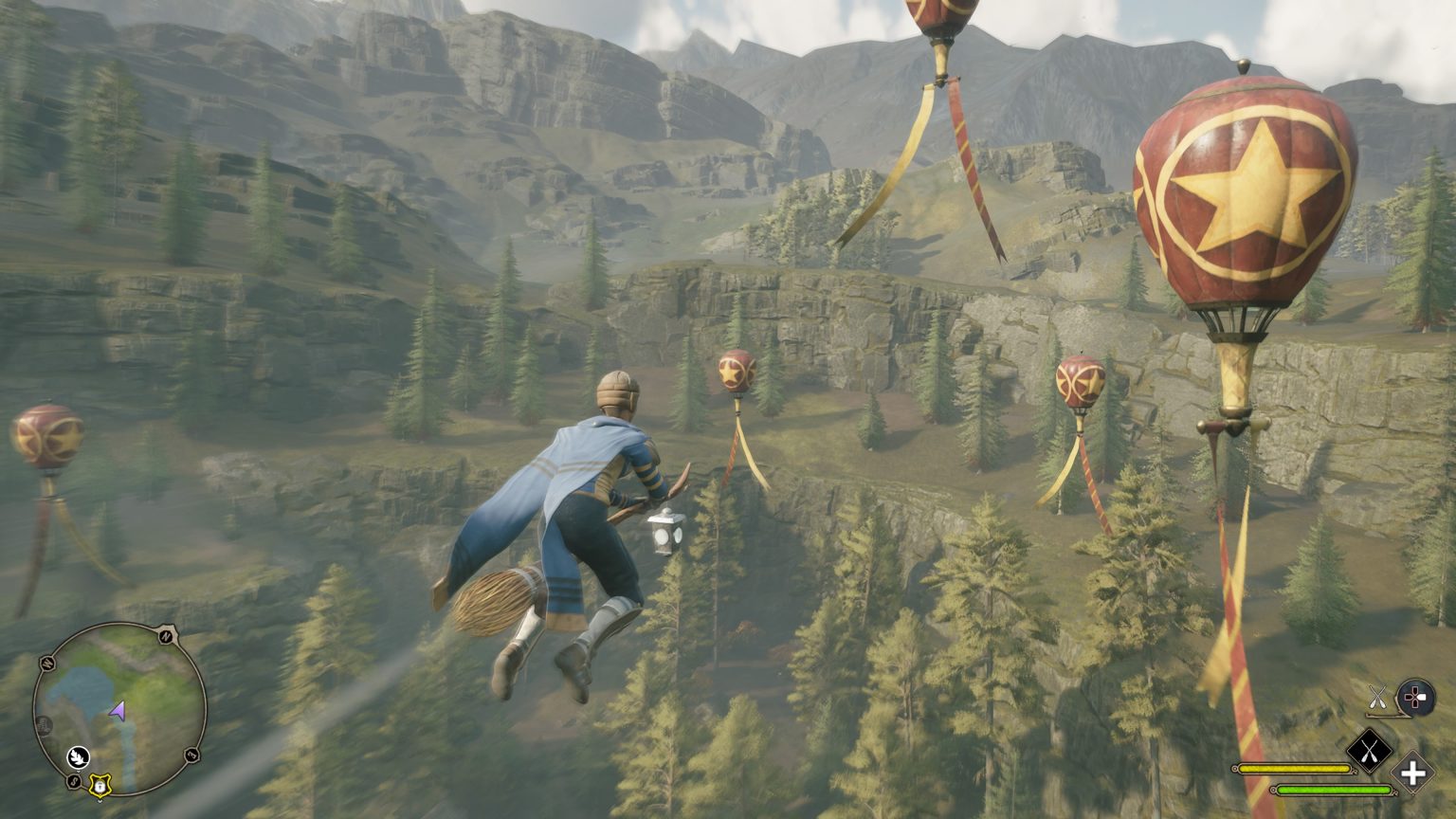Click the North compass marker on the minimap
This screenshot has width=1456, height=819.
pos(166,637)
